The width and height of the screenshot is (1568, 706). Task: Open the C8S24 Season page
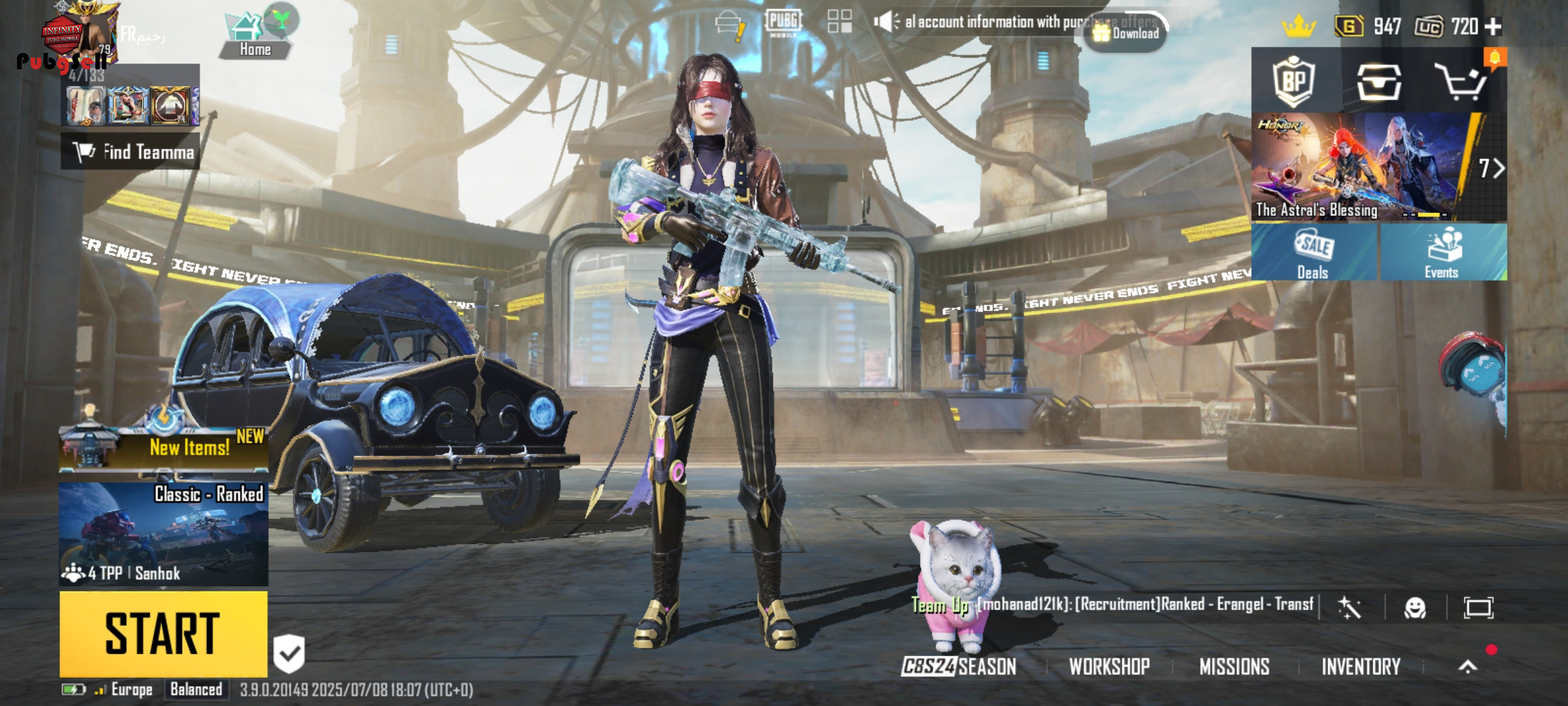pos(959,666)
